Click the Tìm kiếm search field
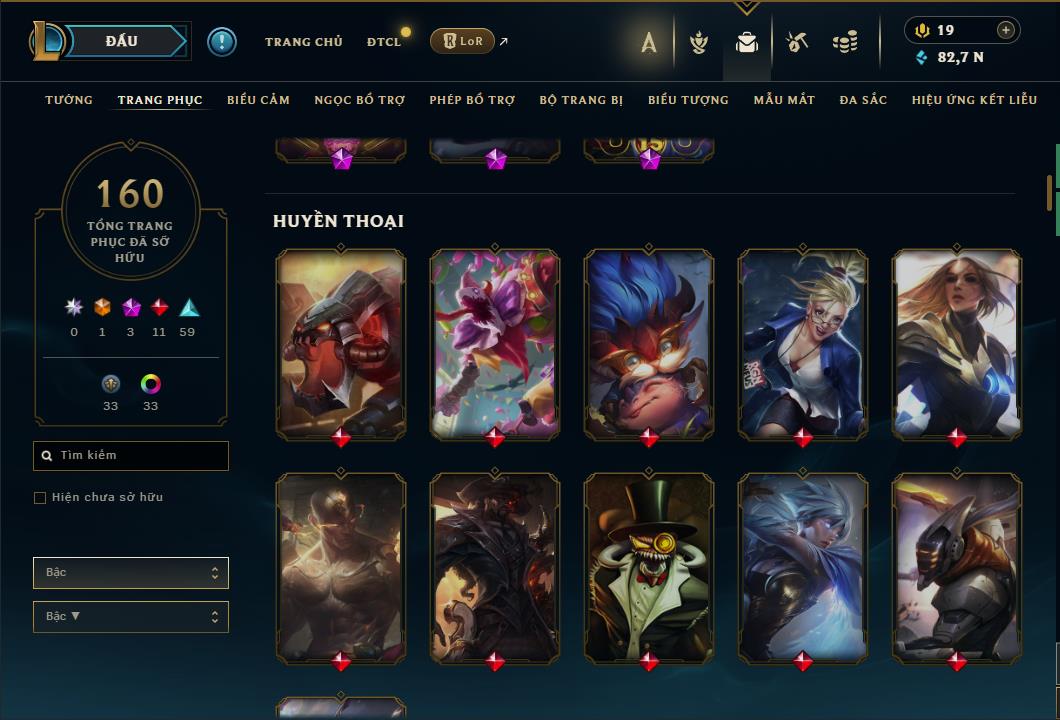 coord(131,456)
